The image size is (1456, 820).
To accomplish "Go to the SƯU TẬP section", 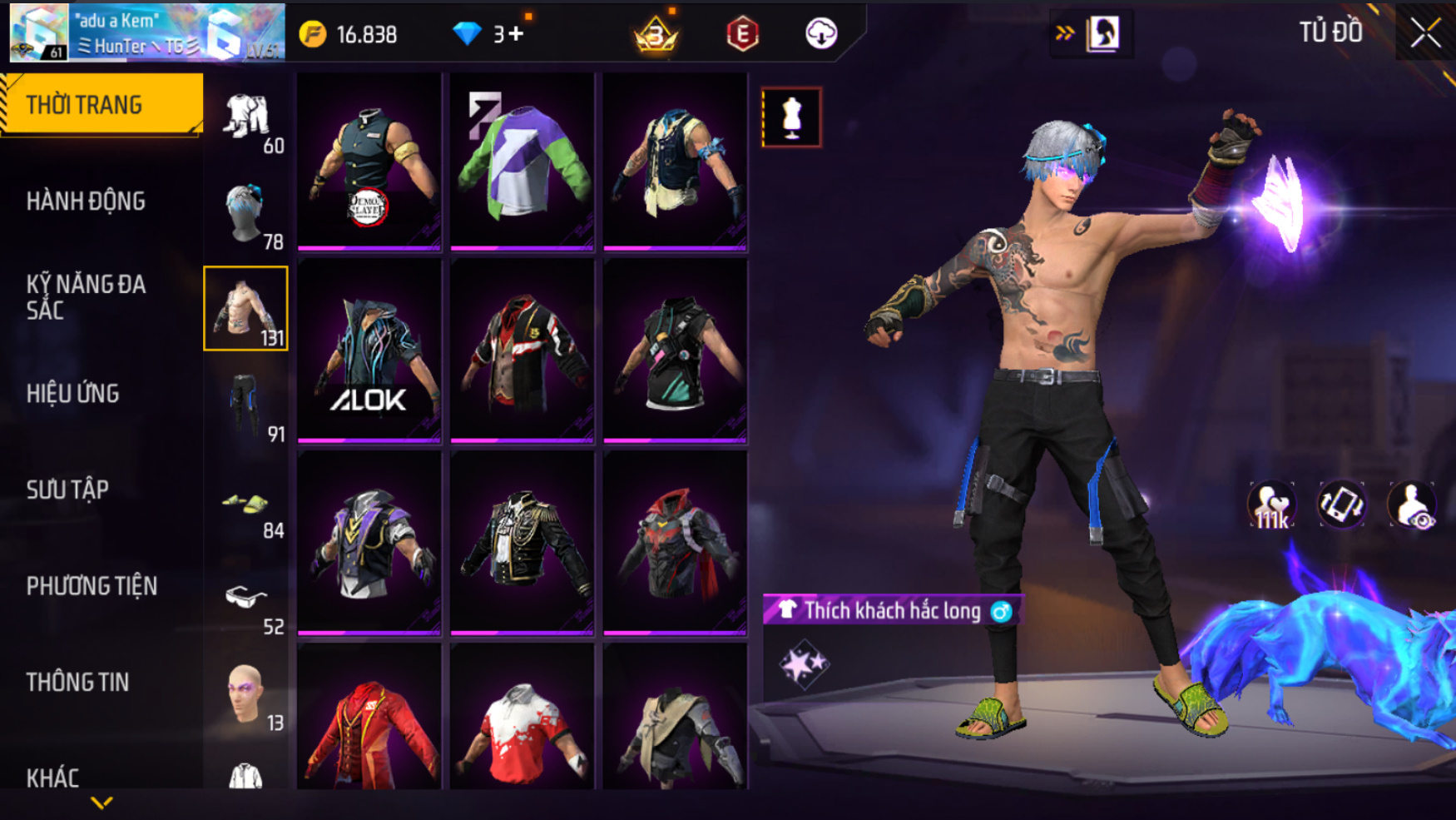I will click(67, 490).
